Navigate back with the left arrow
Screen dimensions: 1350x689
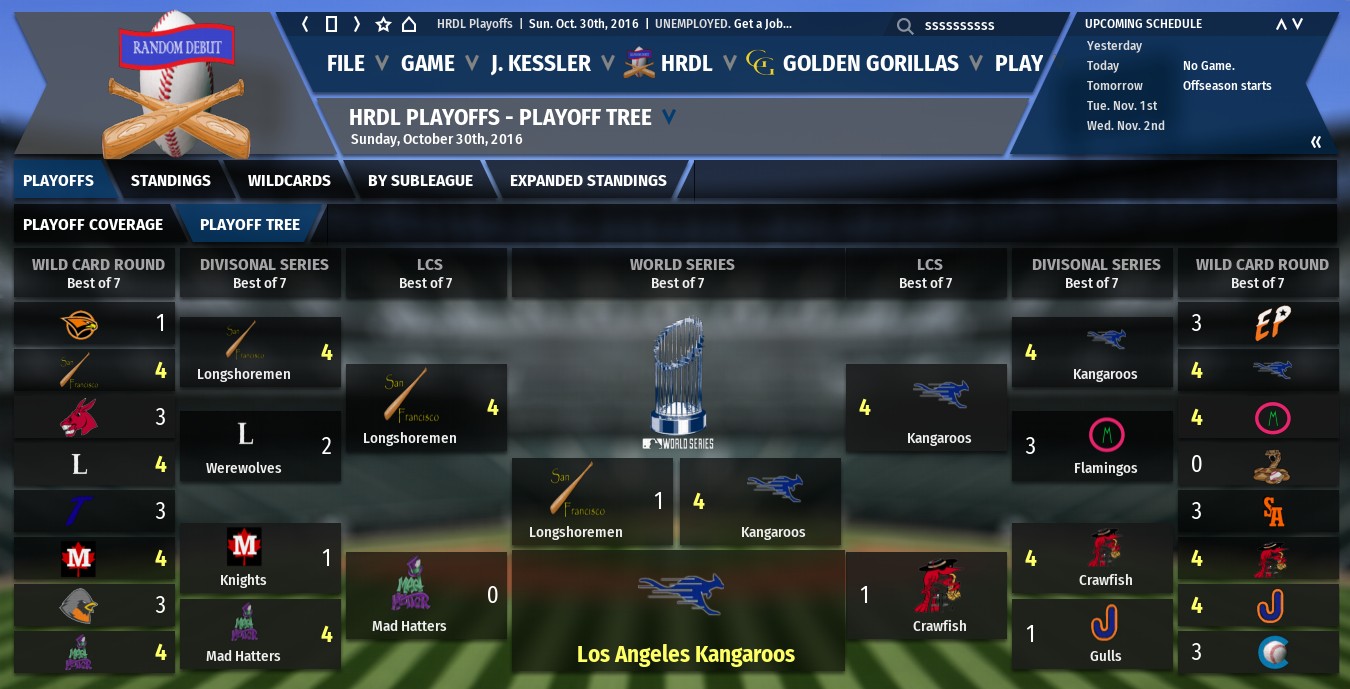306,24
